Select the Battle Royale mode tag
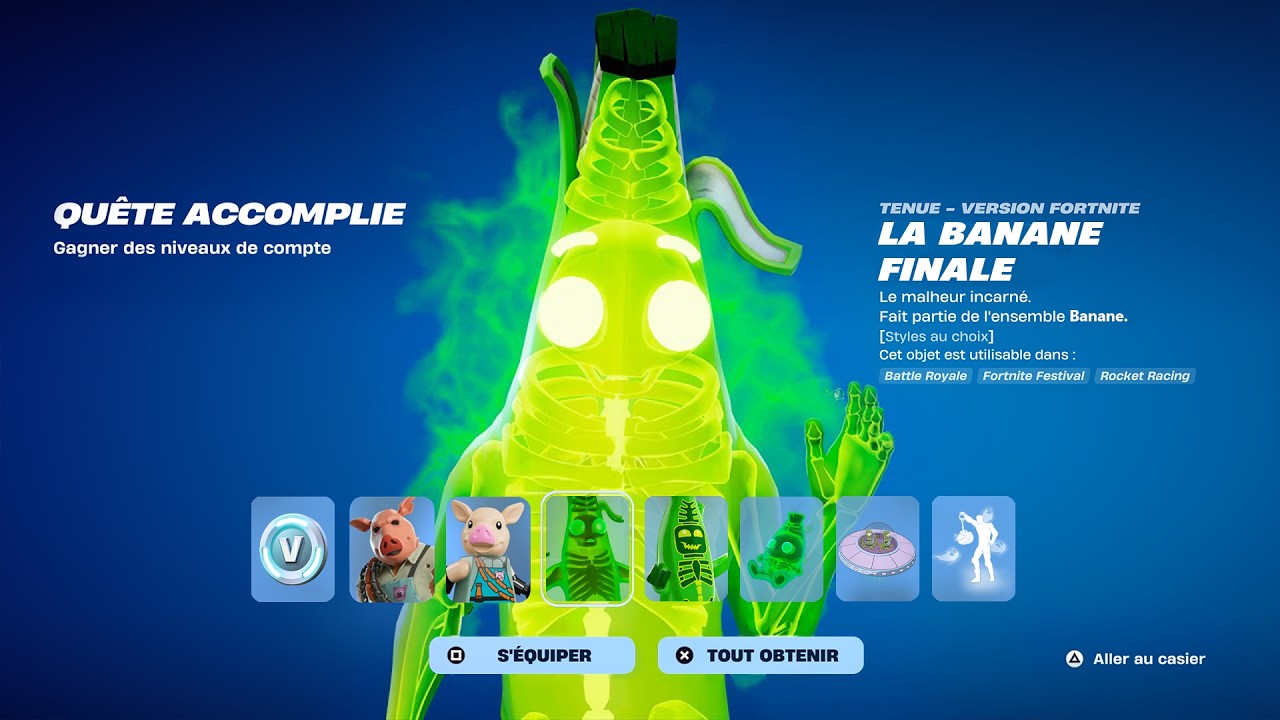The width and height of the screenshot is (1280, 720). [922, 376]
